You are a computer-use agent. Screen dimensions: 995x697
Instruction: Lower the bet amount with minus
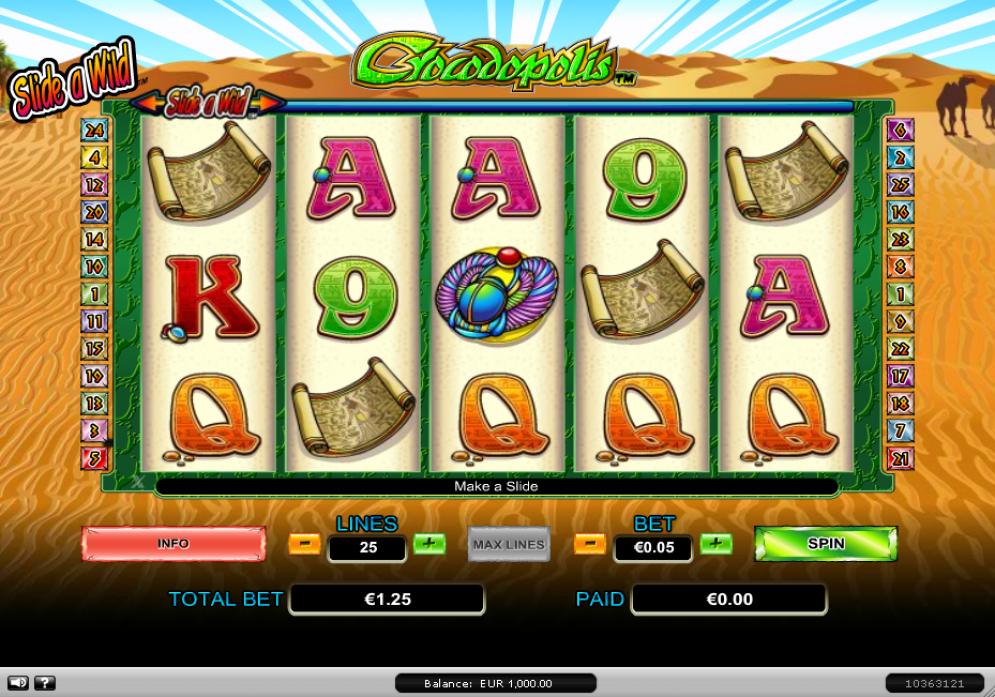coord(589,544)
